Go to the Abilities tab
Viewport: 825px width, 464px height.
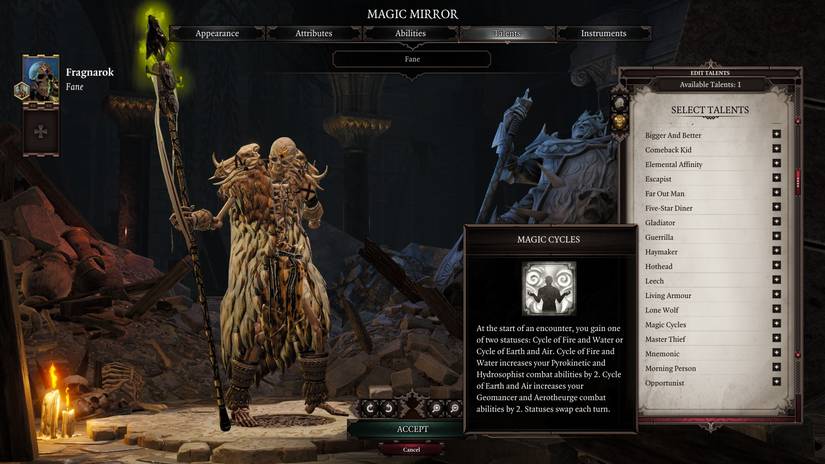tap(410, 33)
